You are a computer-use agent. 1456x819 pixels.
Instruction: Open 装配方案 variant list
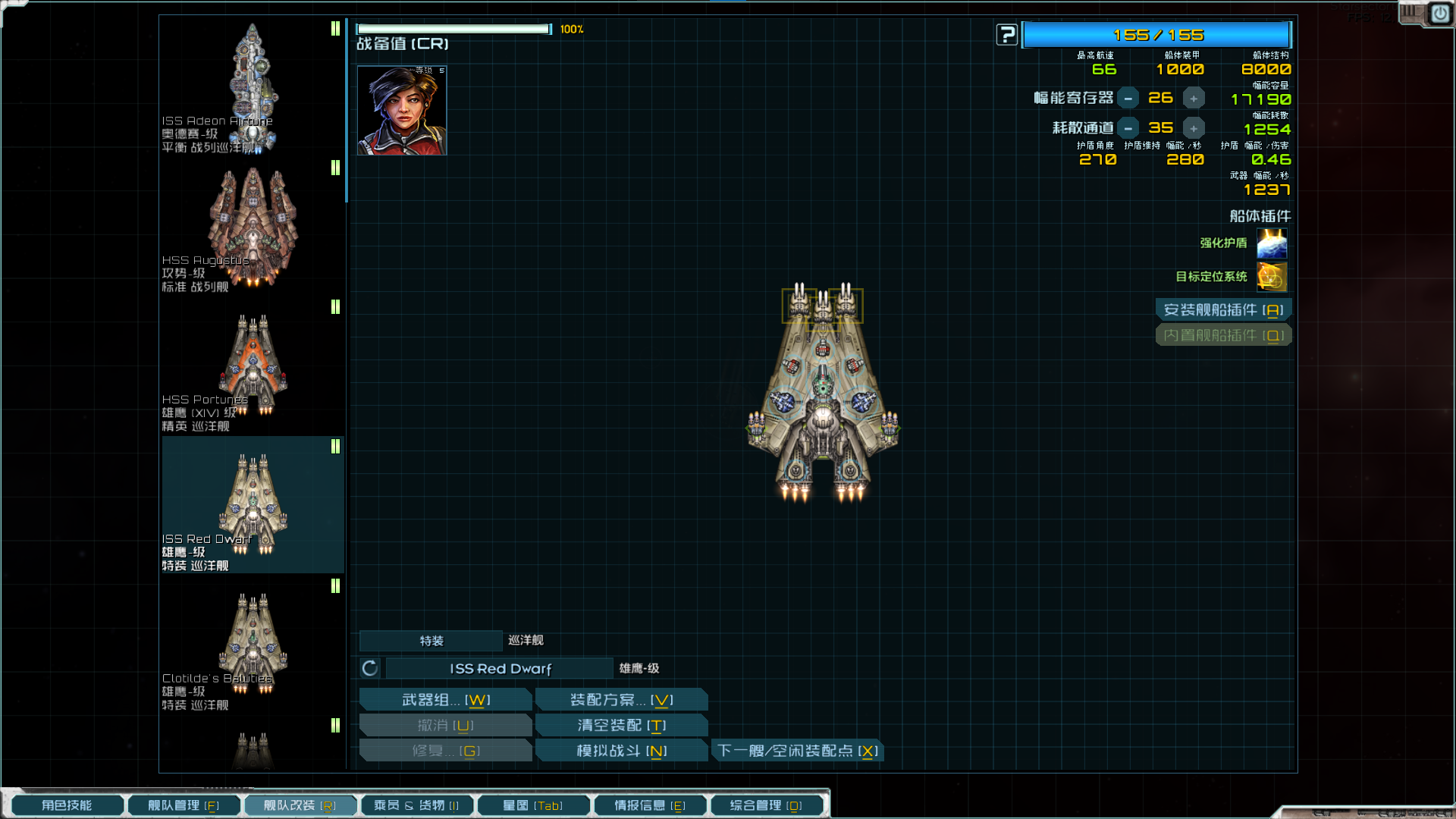coord(621,700)
